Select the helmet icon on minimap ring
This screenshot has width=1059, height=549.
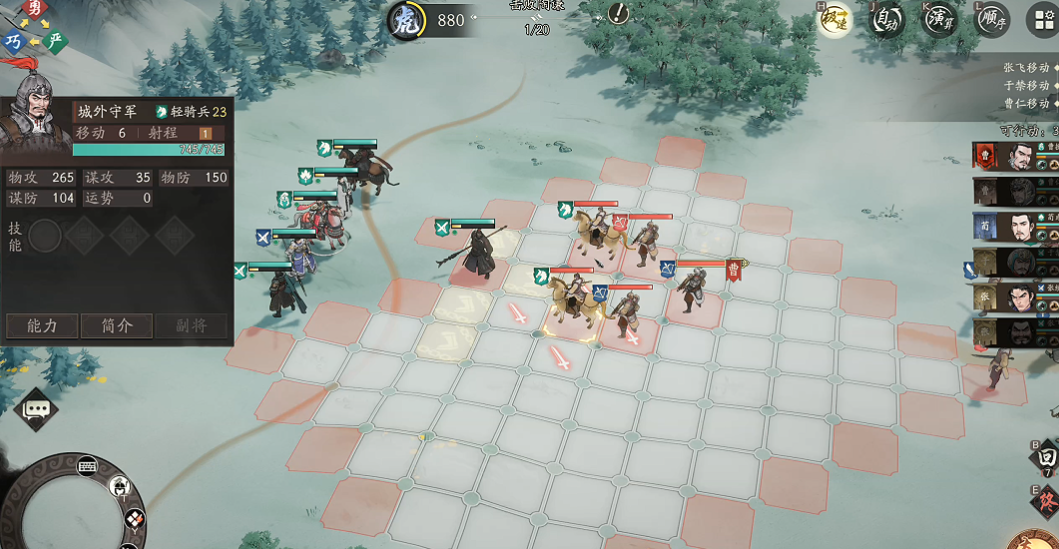pyautogui.click(x=121, y=487)
